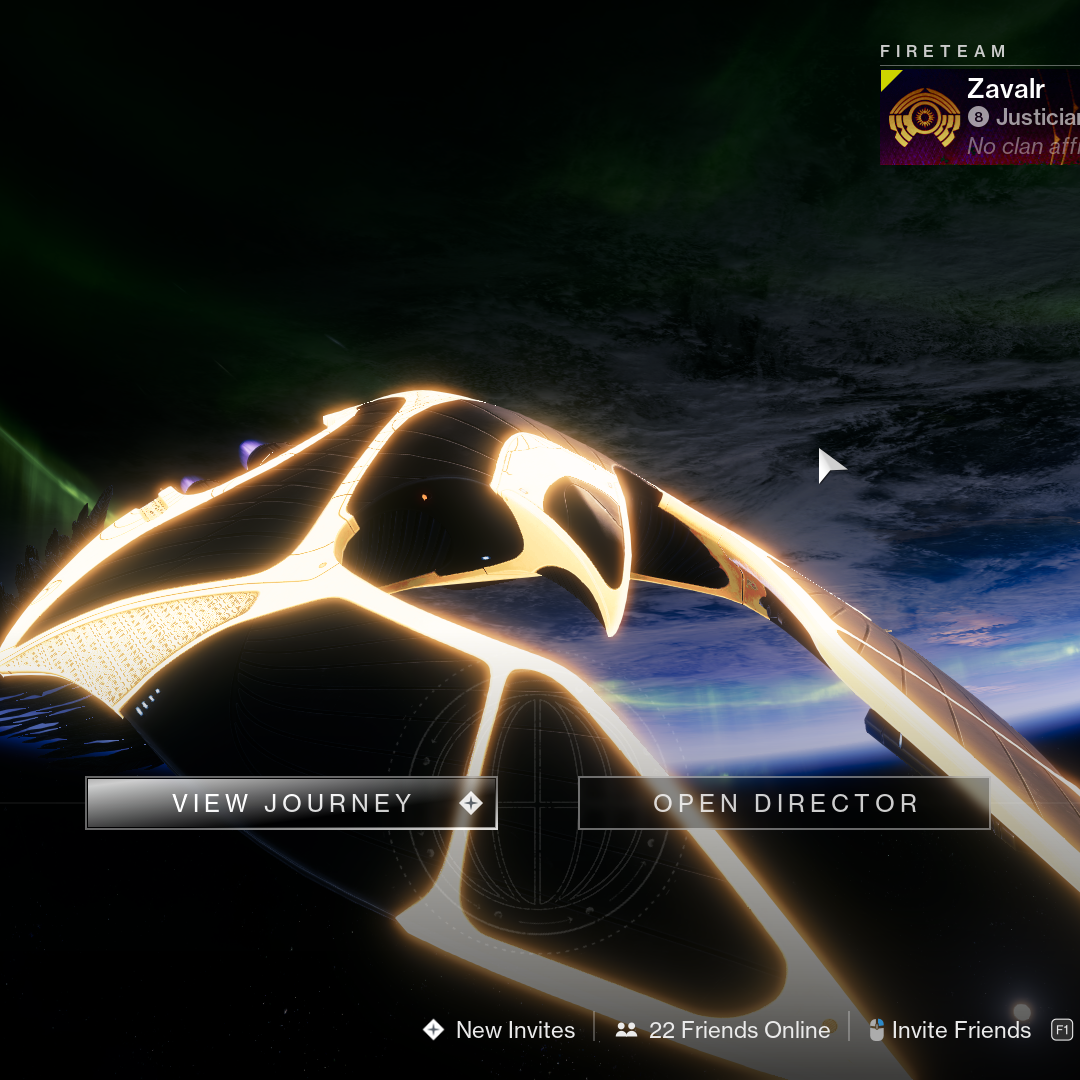Viewport: 1080px width, 1080px height.
Task: Click the Open Director button
Action: tap(784, 803)
